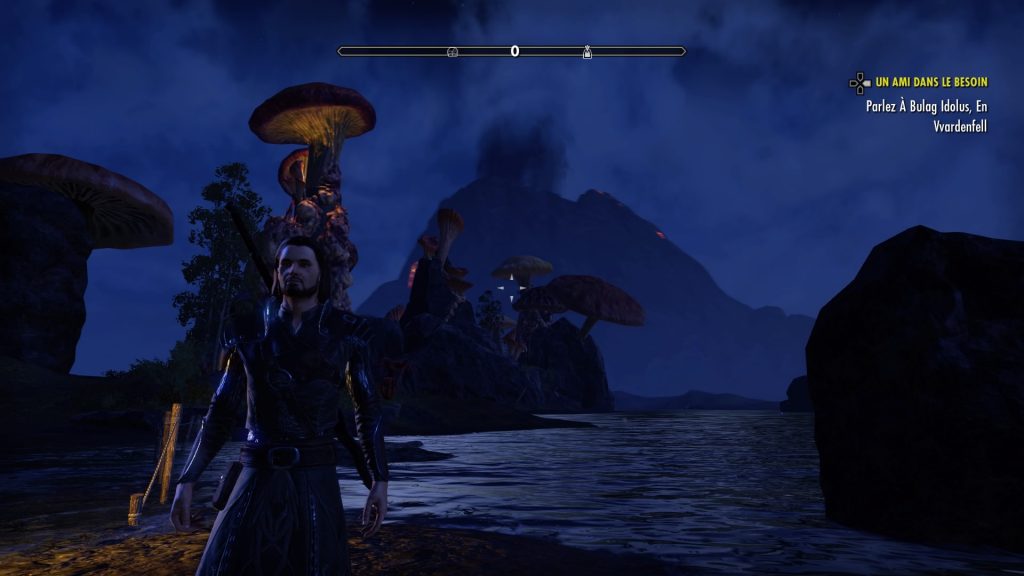
Task: Select the Un Ami Dans Le Besoin quest tracker
Action: click(930, 82)
